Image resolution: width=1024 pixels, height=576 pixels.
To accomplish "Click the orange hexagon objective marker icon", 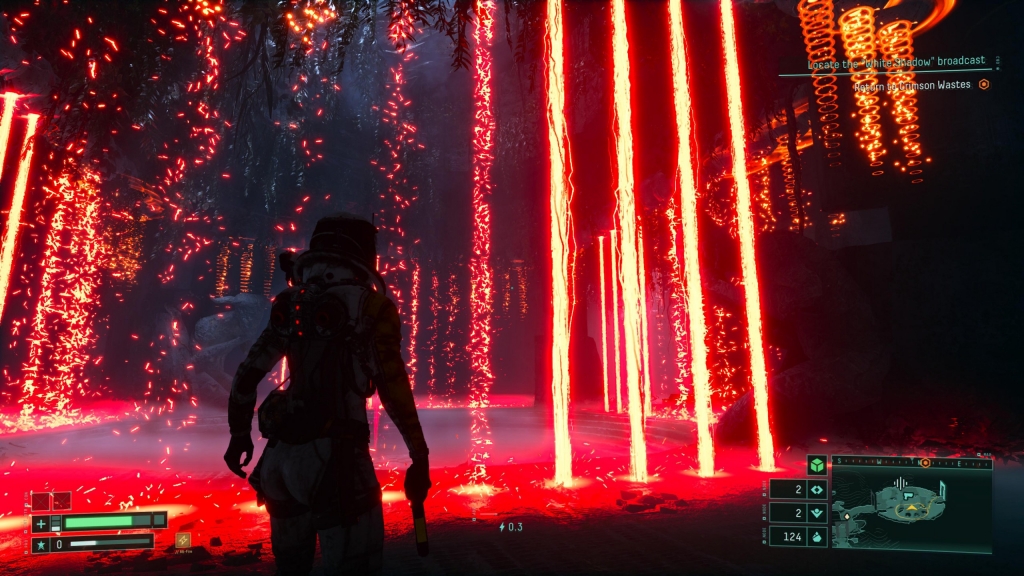I will click(x=984, y=85).
